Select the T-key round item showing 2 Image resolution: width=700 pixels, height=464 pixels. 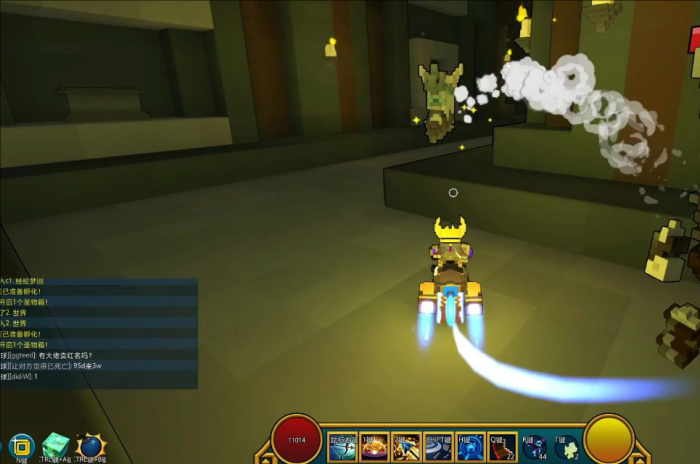tap(567, 446)
